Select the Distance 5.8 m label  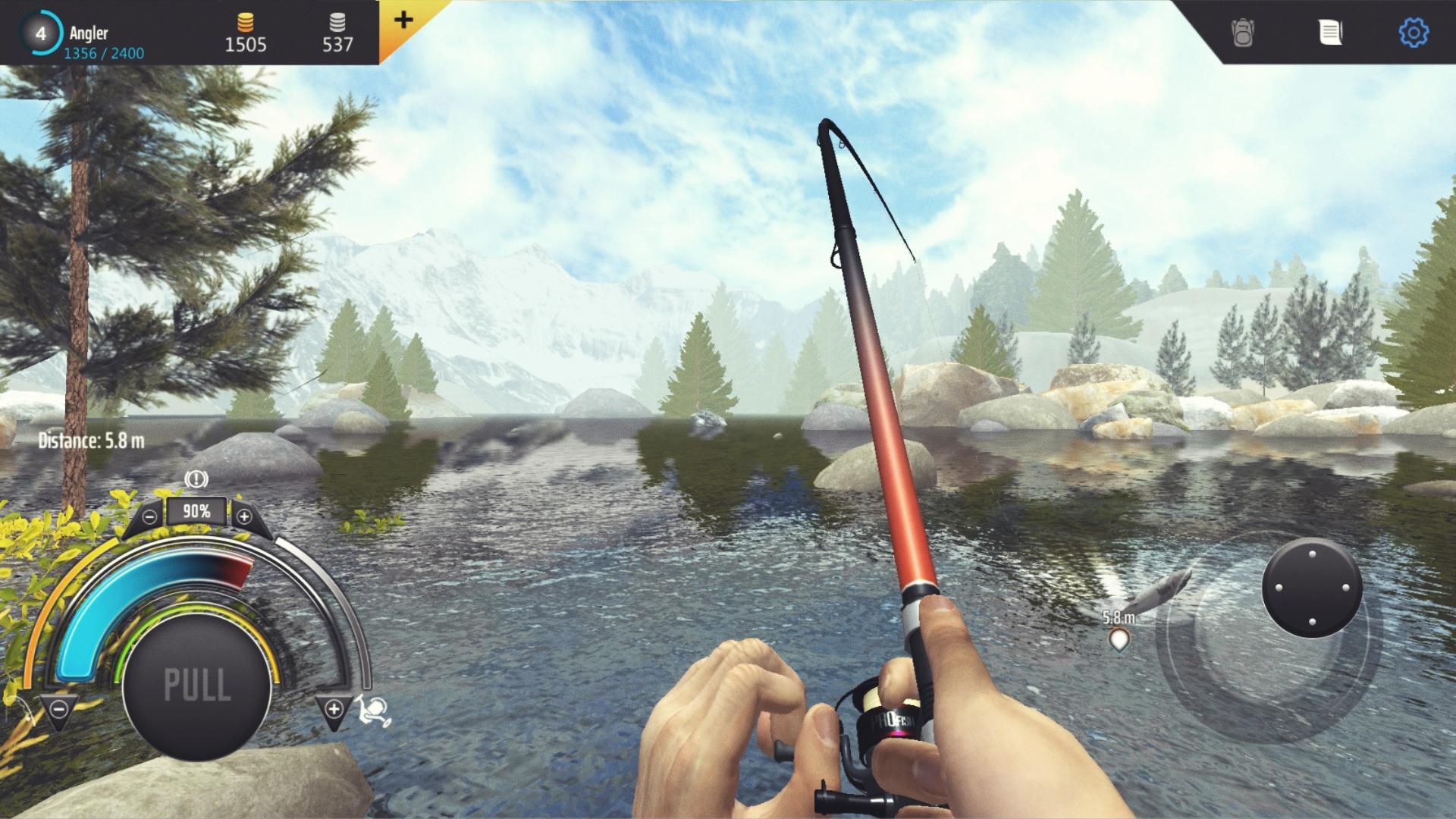point(93,438)
